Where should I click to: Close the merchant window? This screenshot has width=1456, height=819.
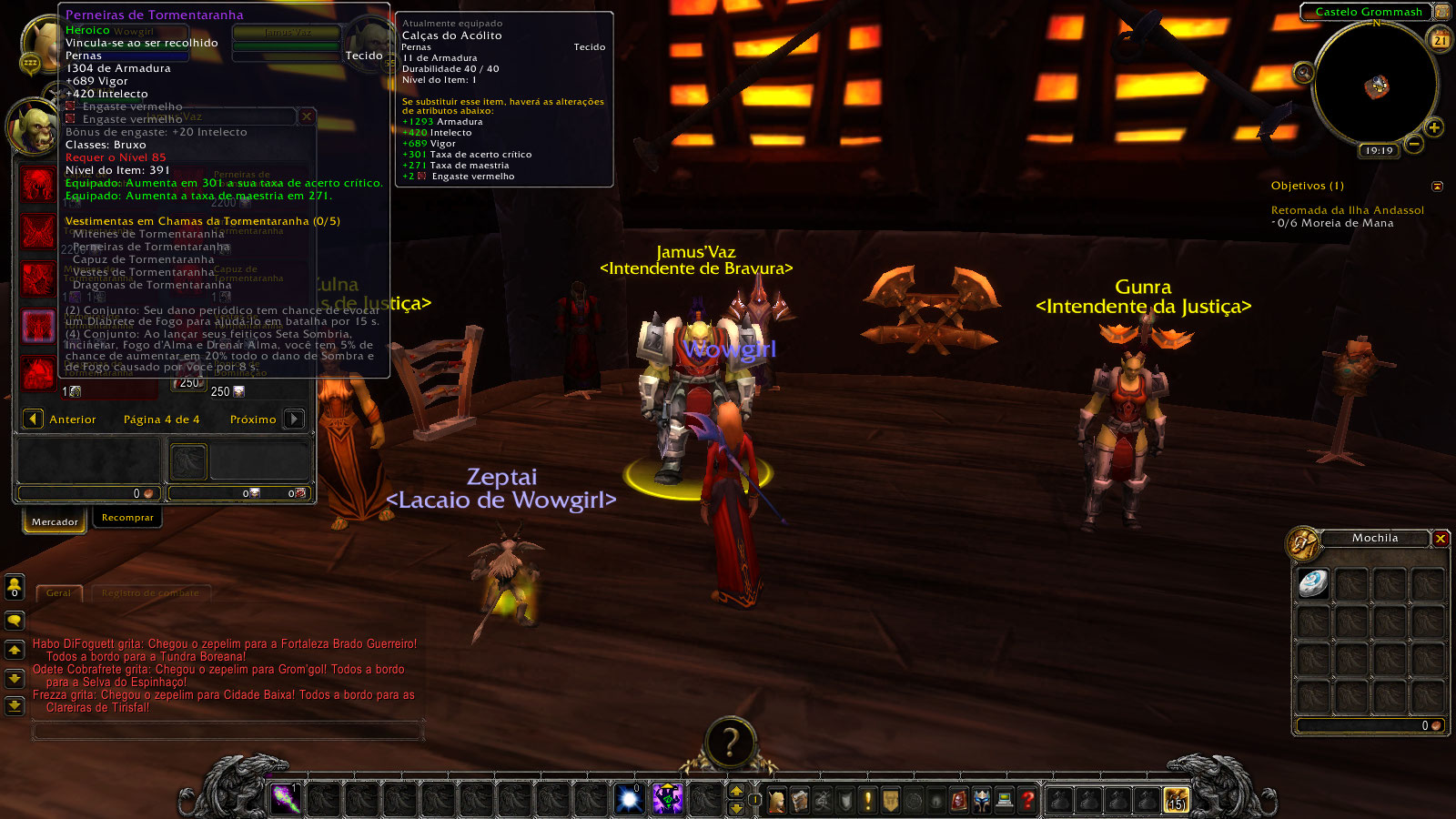tap(307, 116)
